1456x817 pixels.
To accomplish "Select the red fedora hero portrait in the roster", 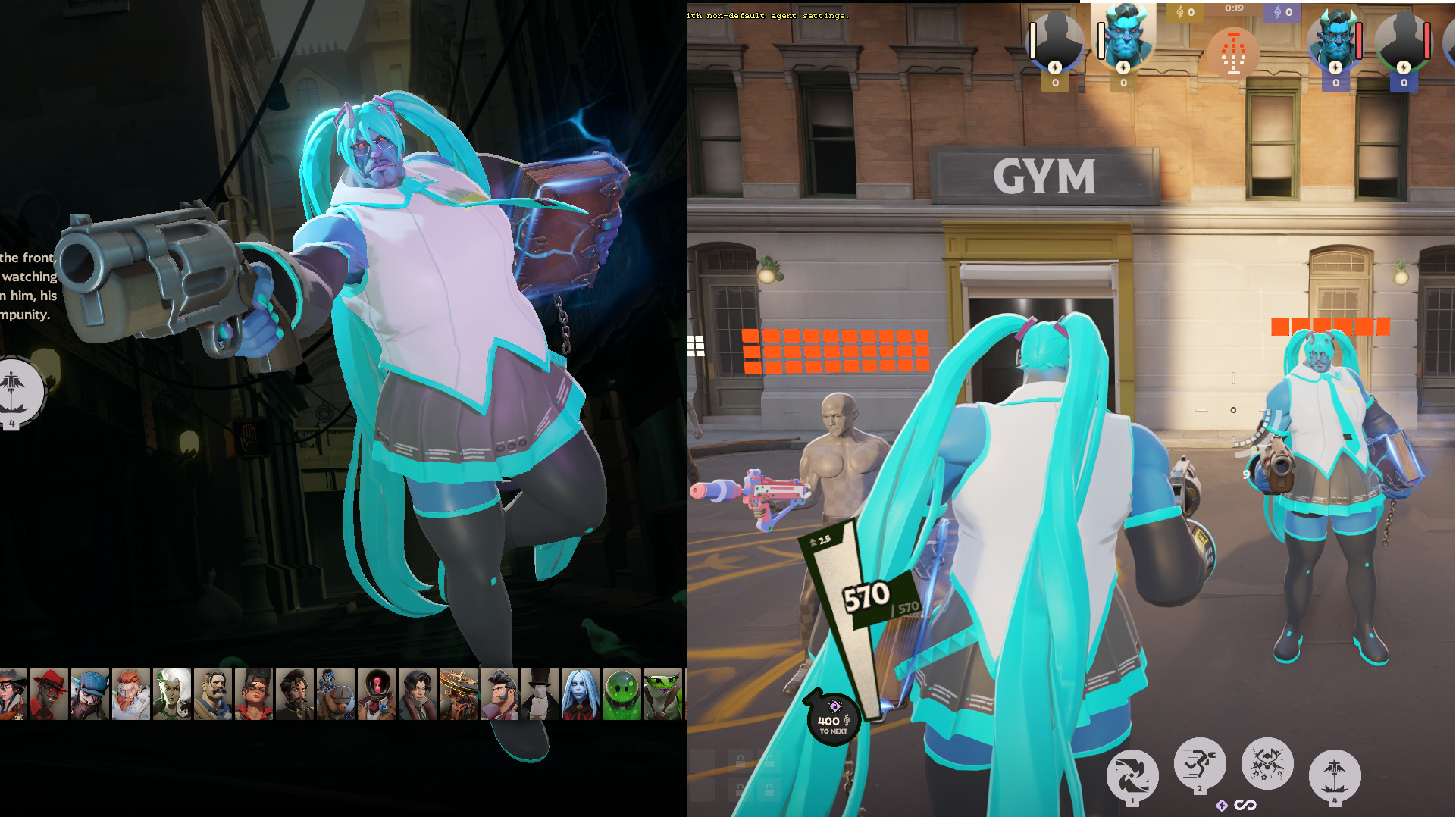I will tap(49, 692).
